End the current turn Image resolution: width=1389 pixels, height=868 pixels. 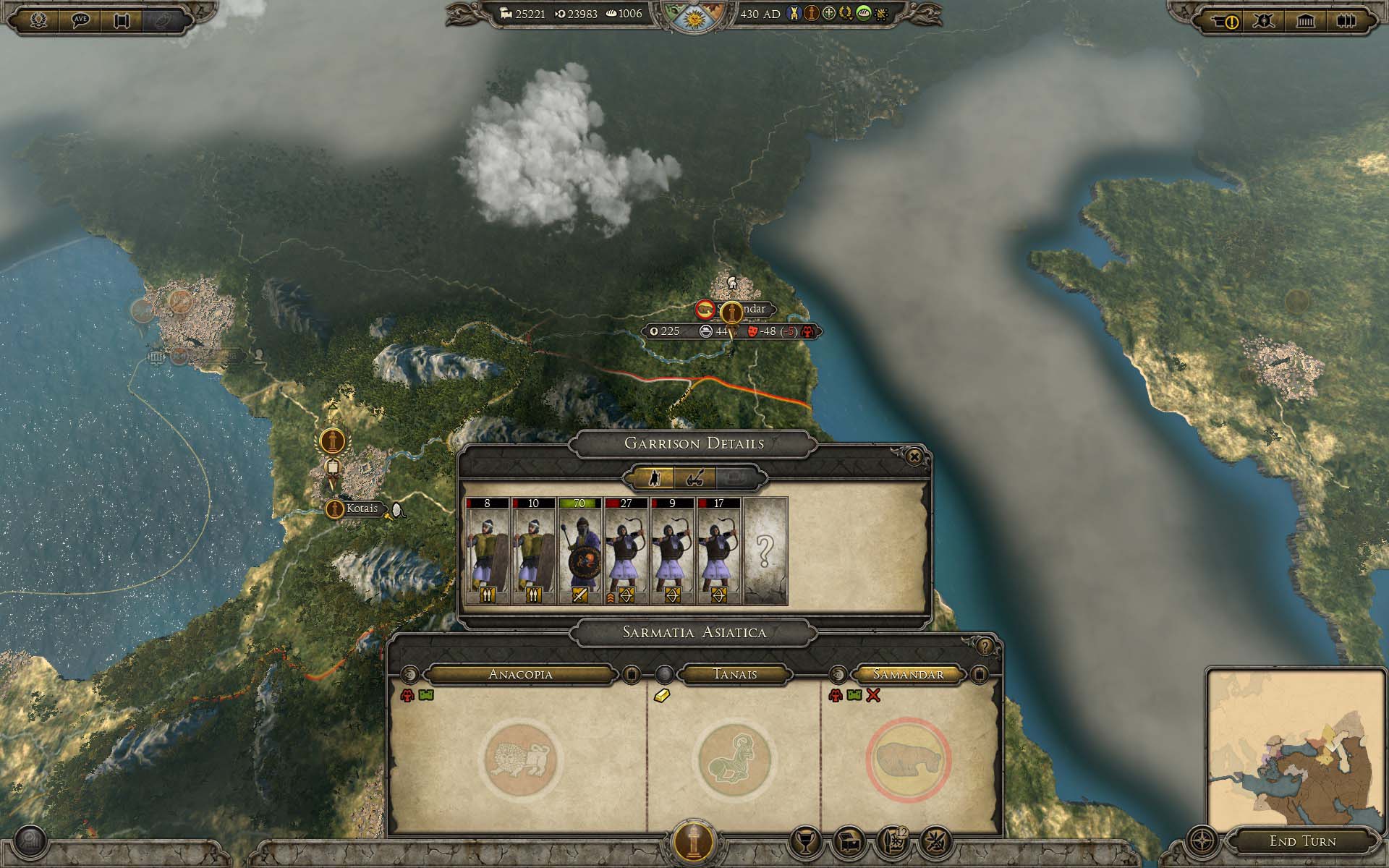(1302, 841)
